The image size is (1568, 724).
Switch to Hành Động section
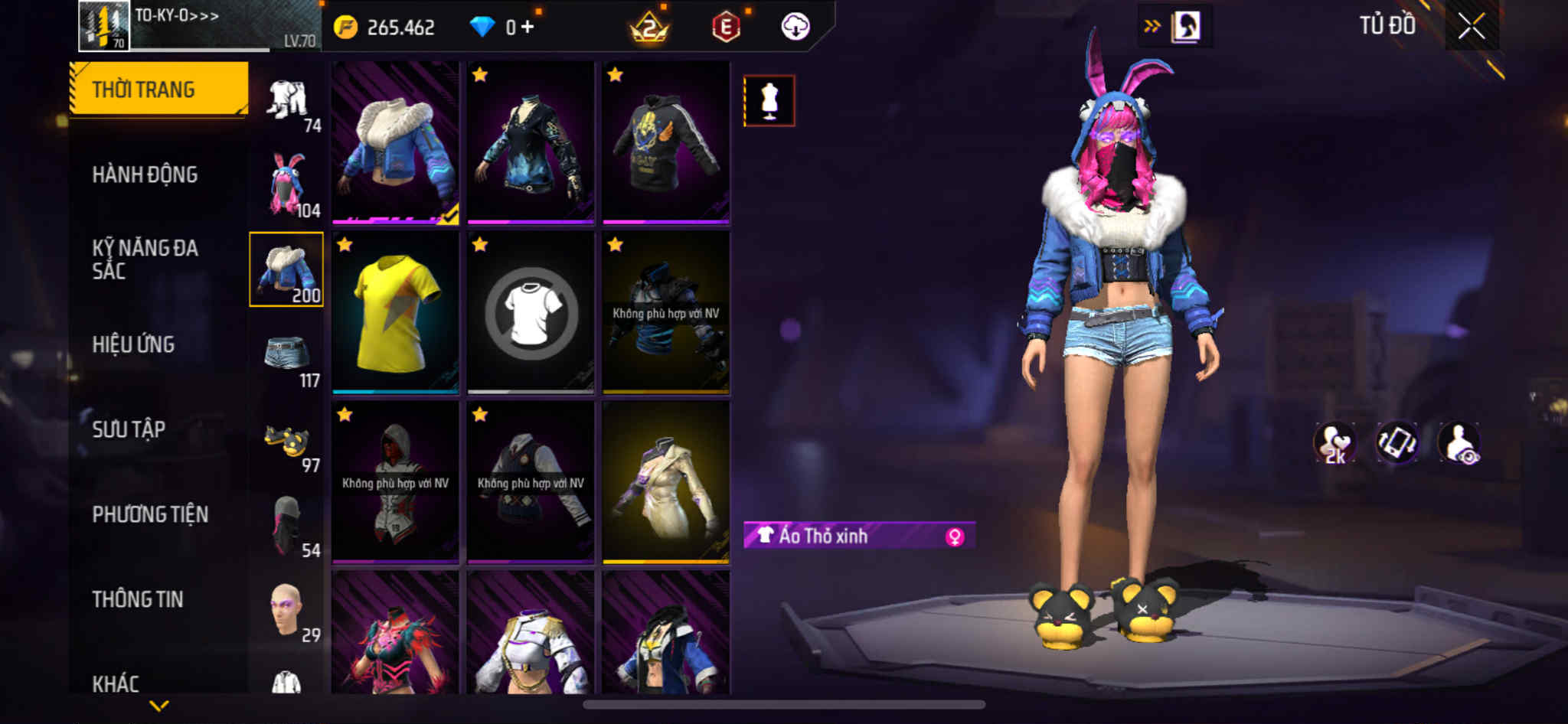point(145,174)
